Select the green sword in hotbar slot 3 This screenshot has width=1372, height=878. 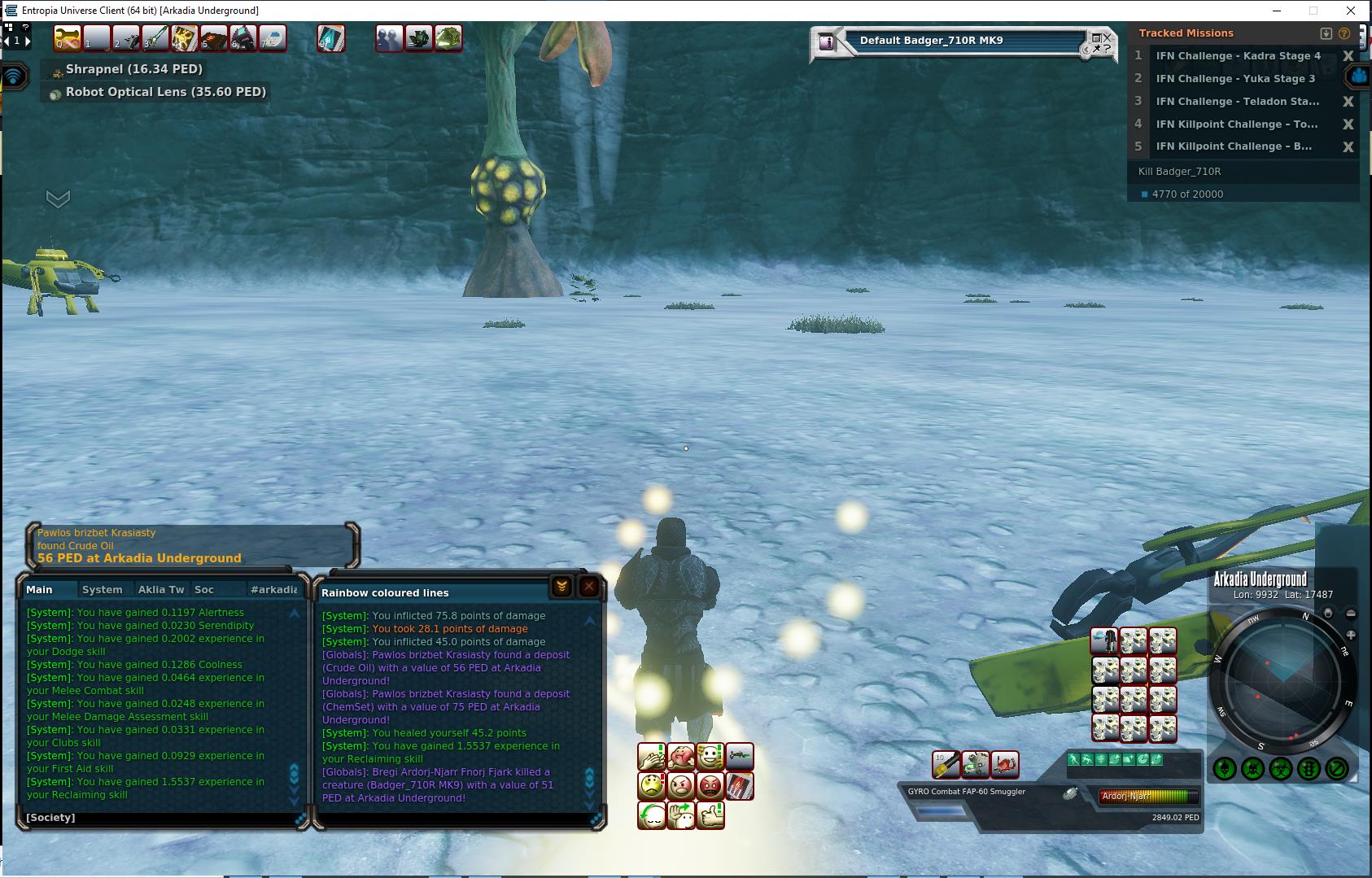pos(156,38)
